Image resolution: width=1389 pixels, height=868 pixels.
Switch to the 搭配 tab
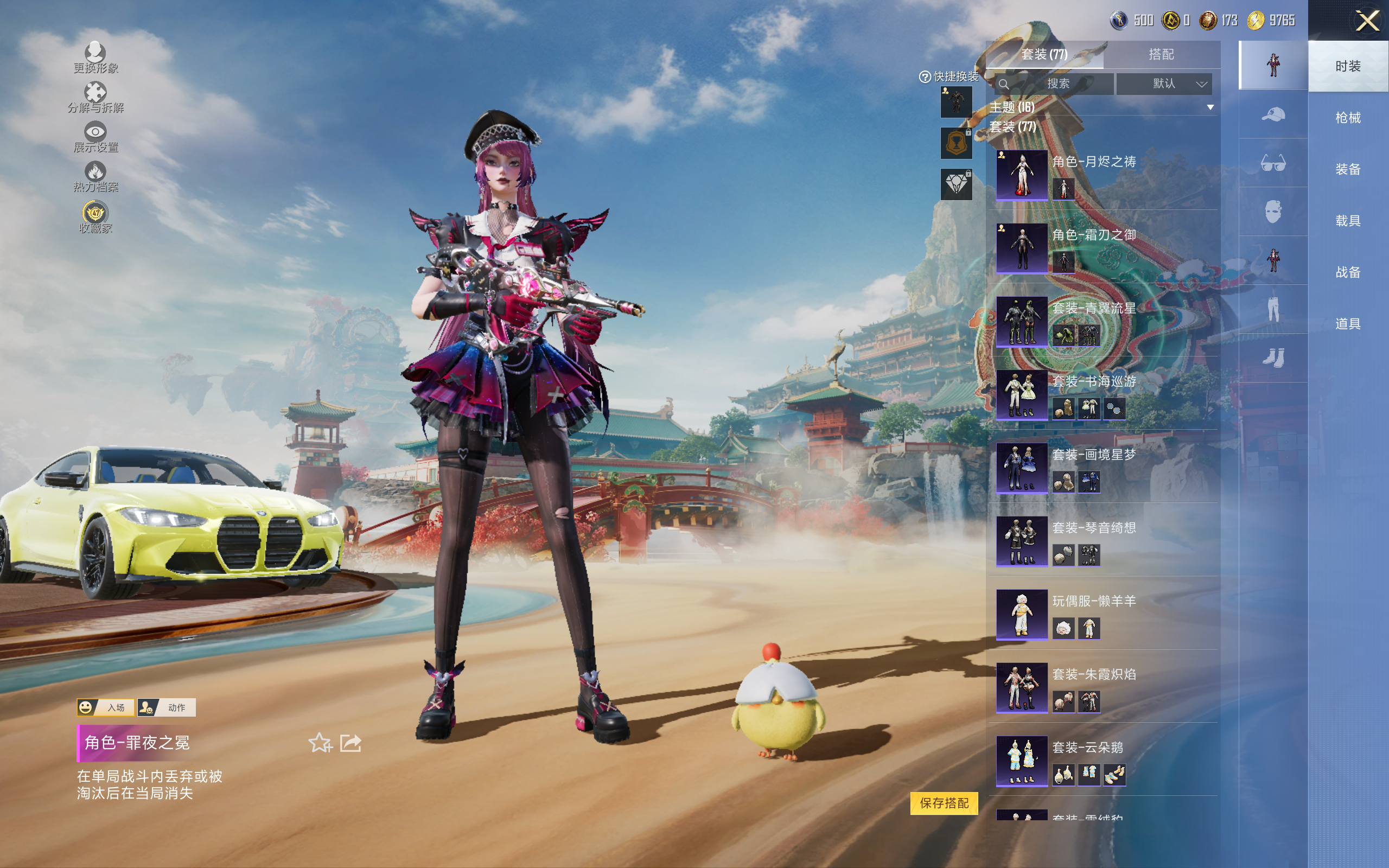tap(1161, 55)
